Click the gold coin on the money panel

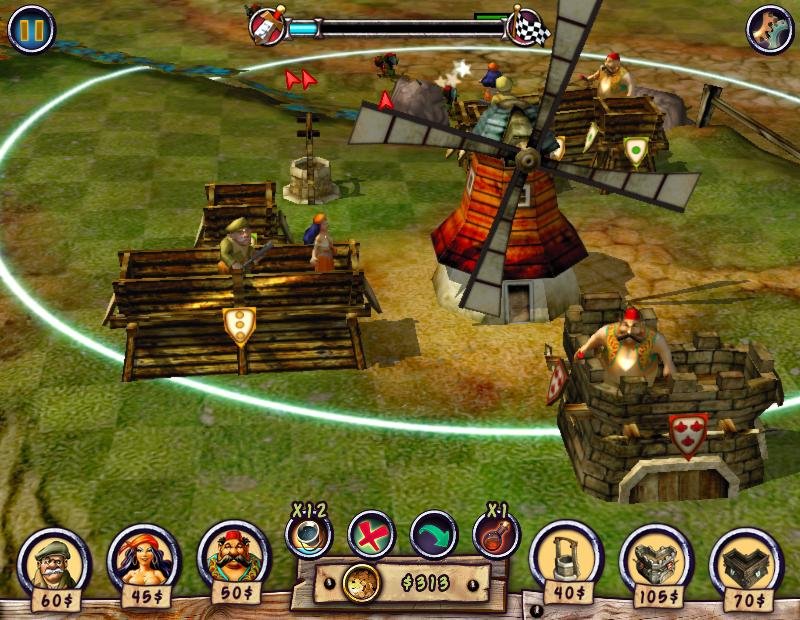click(358, 583)
